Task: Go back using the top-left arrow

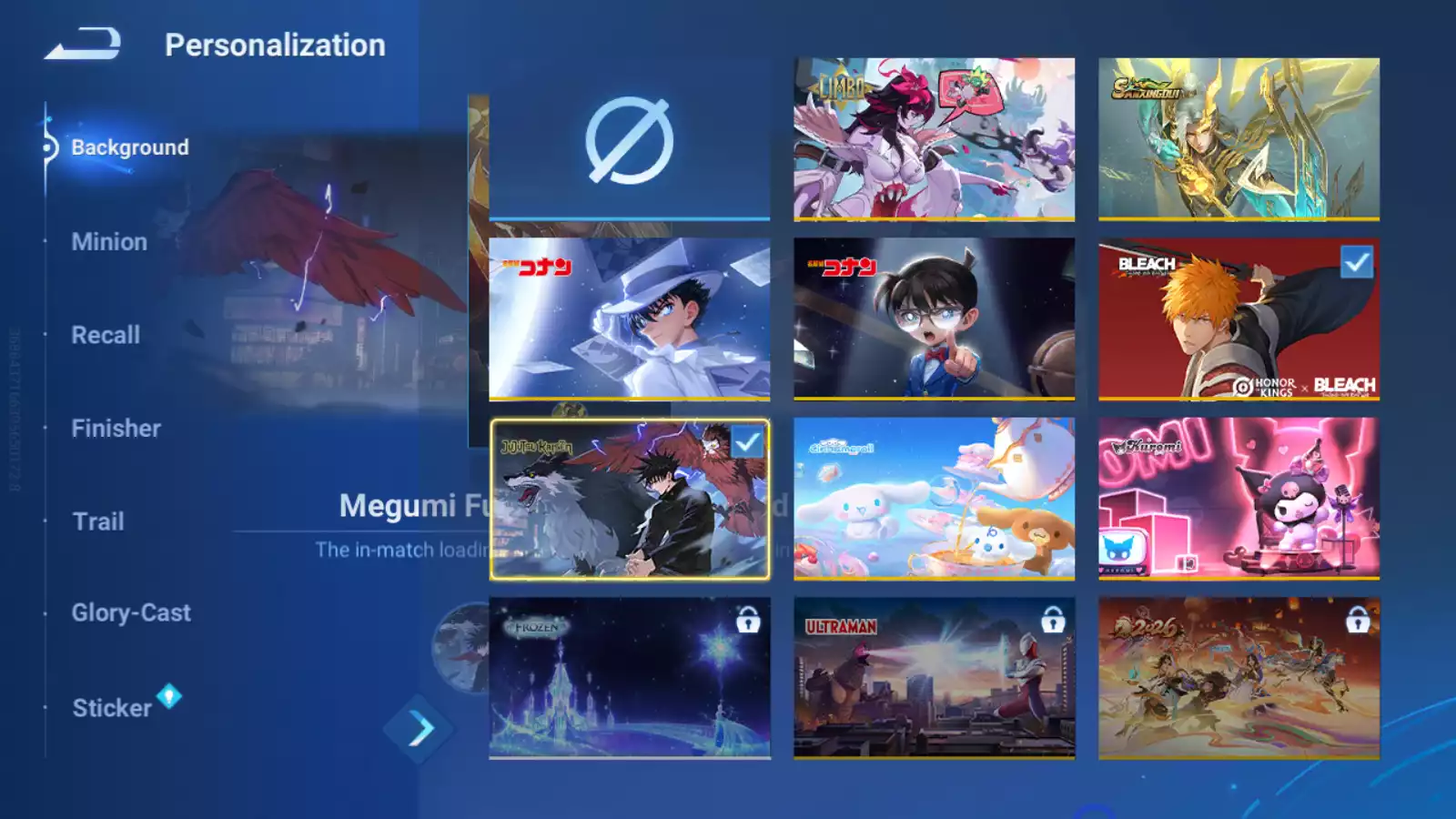Action: 84,44
